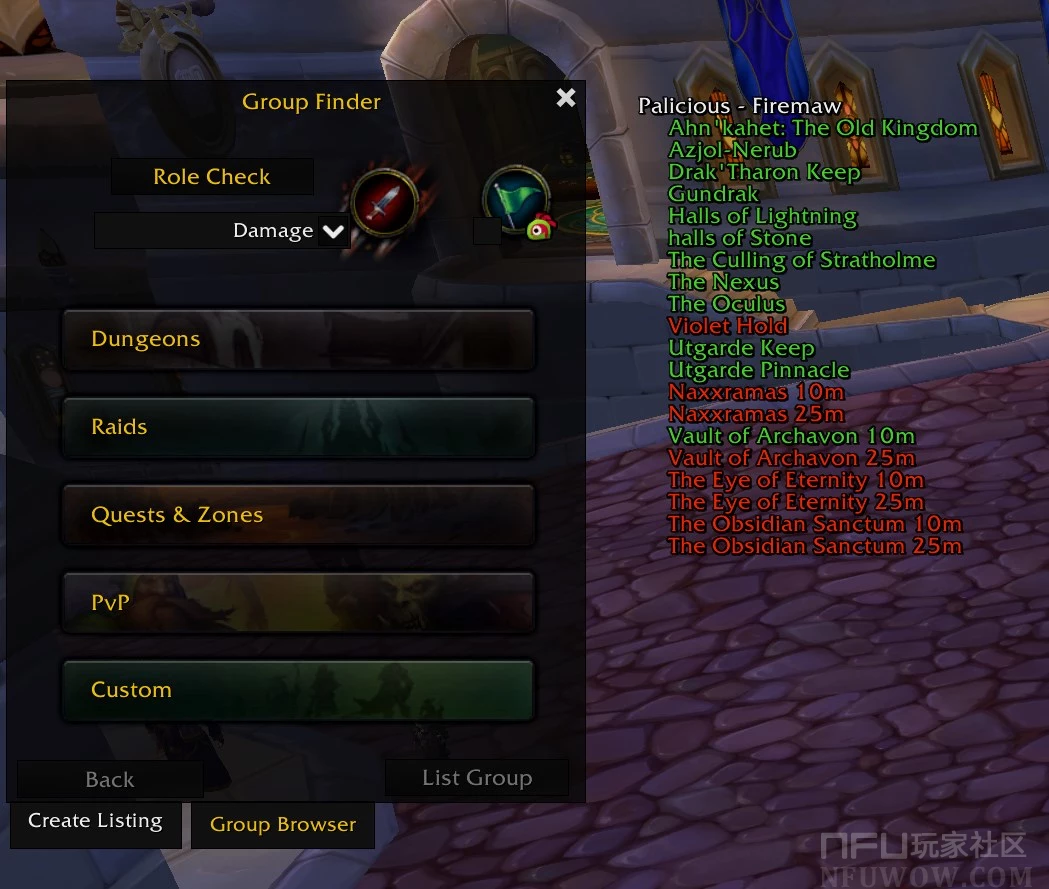
Task: Pick the PvP category
Action: 298,602
